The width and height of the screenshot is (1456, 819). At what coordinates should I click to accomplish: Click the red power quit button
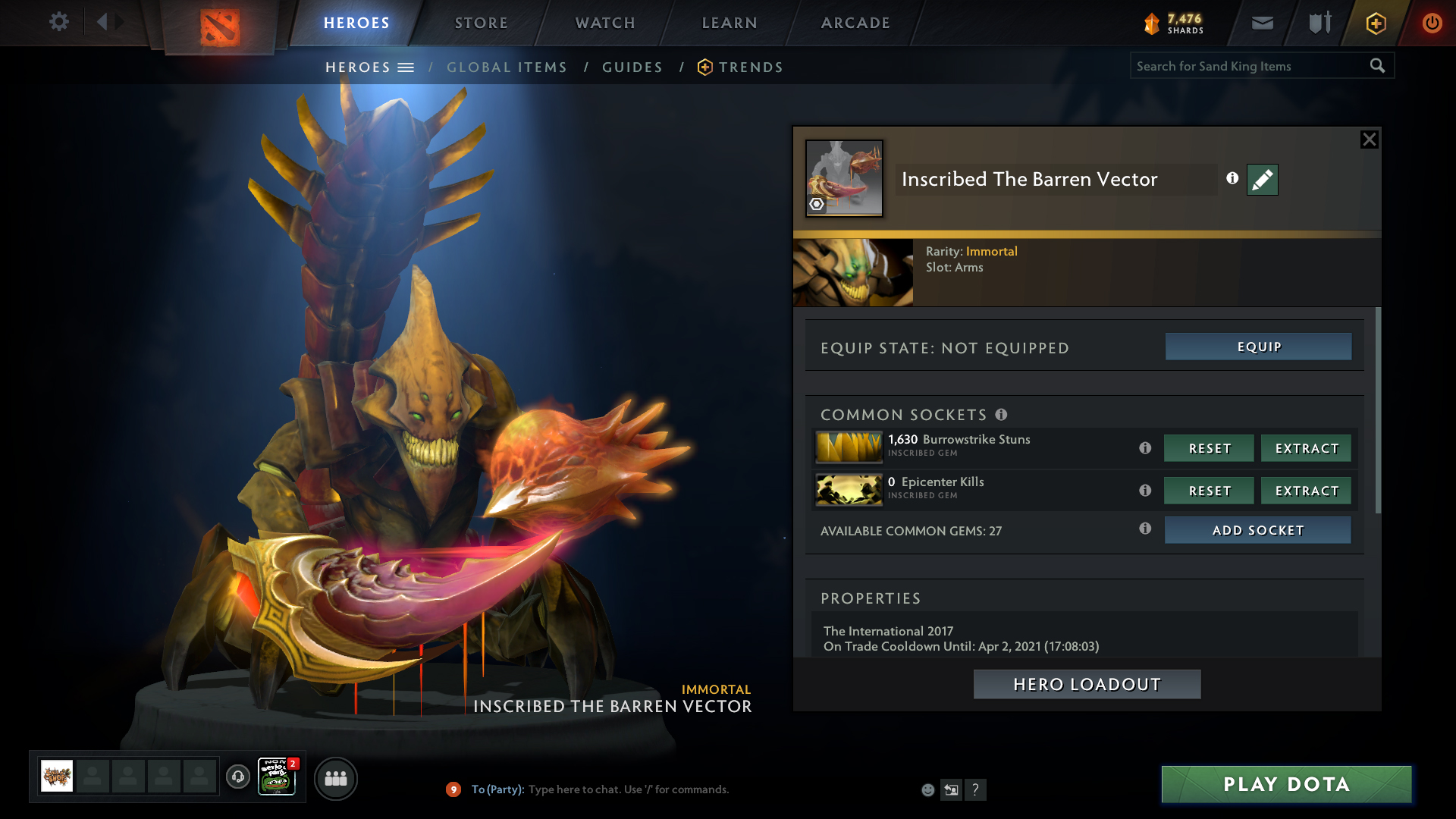click(1432, 23)
